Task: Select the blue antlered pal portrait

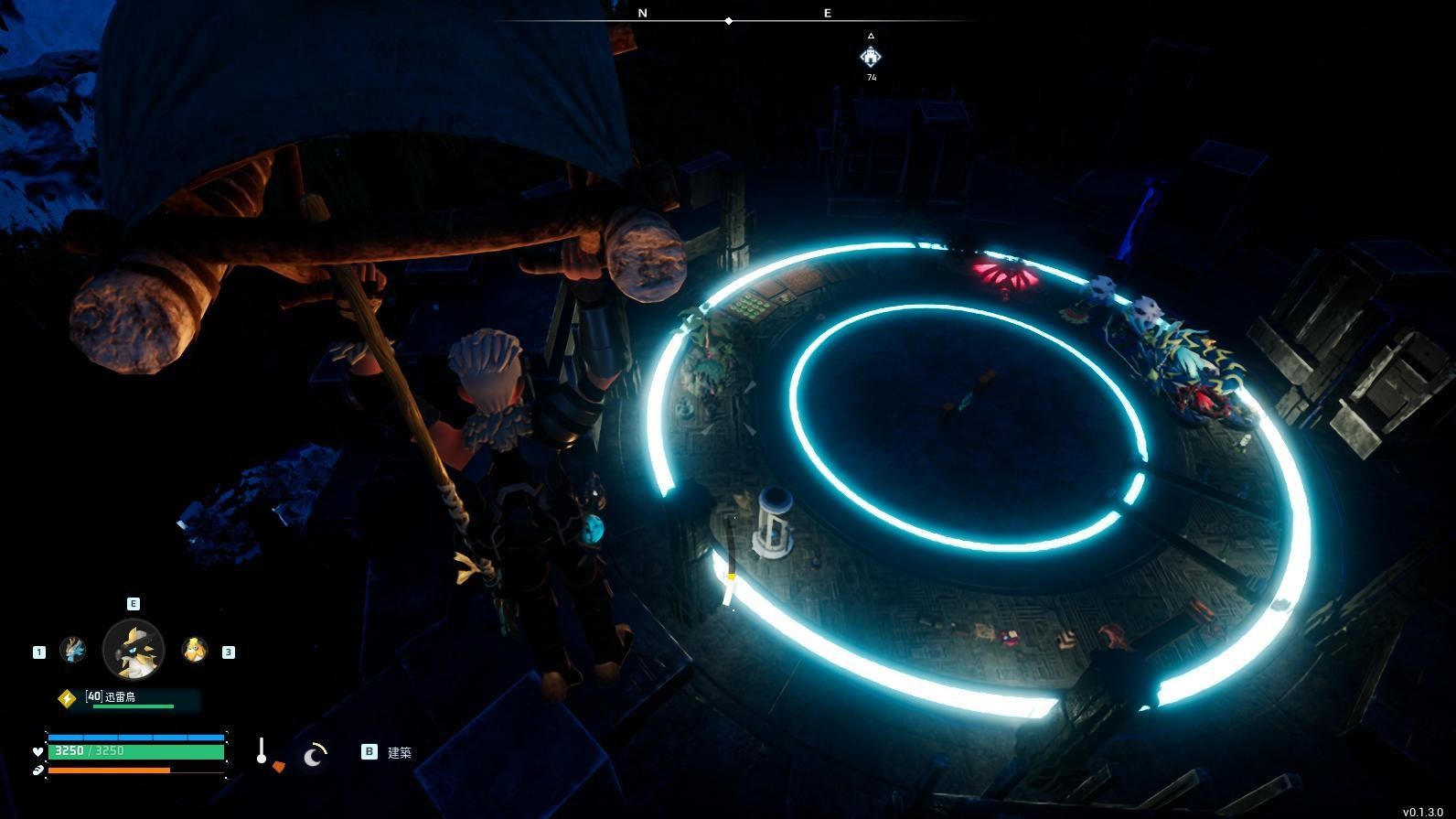Action: coord(72,650)
